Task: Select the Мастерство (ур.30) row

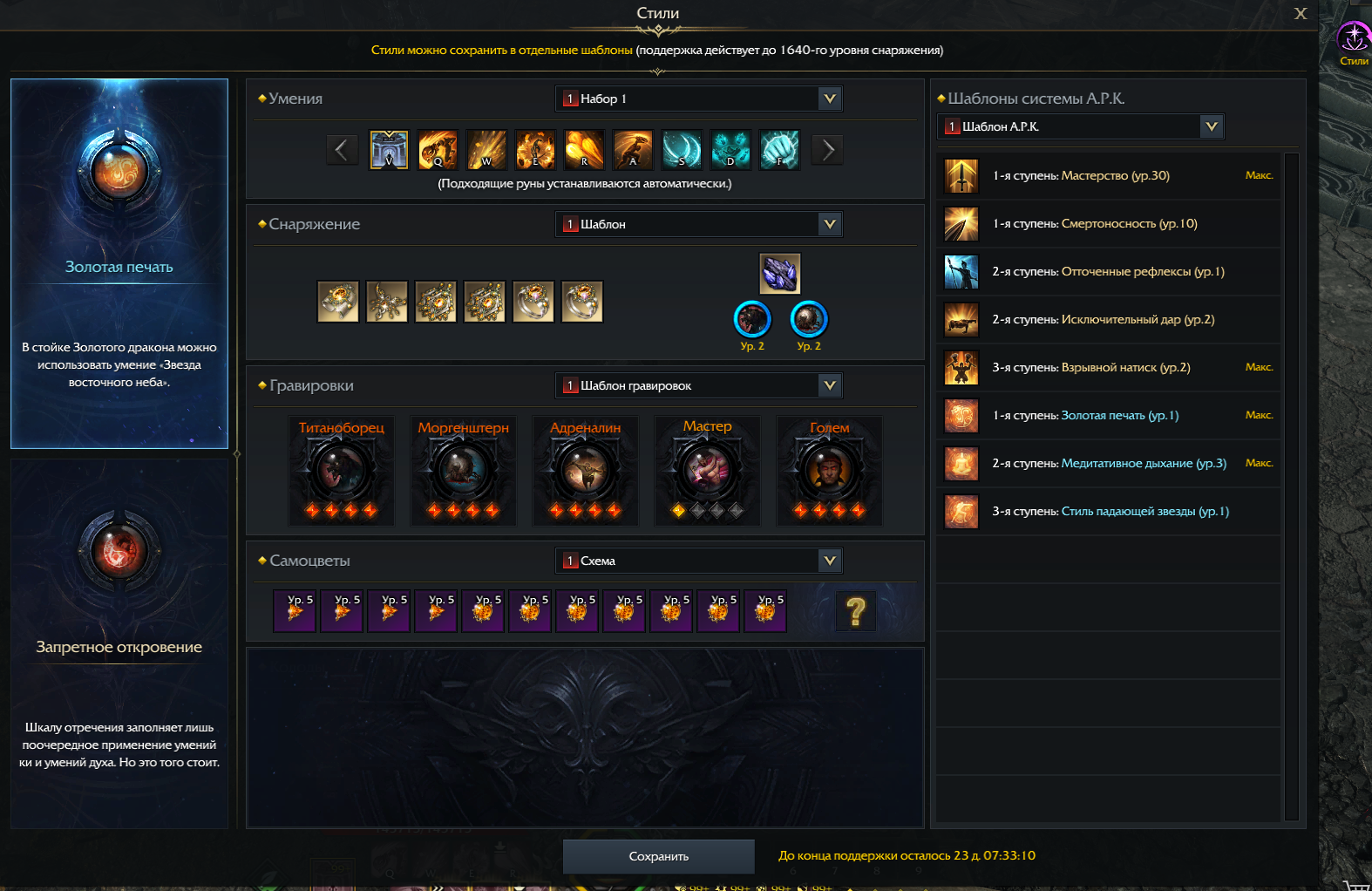Action: coord(1109,176)
